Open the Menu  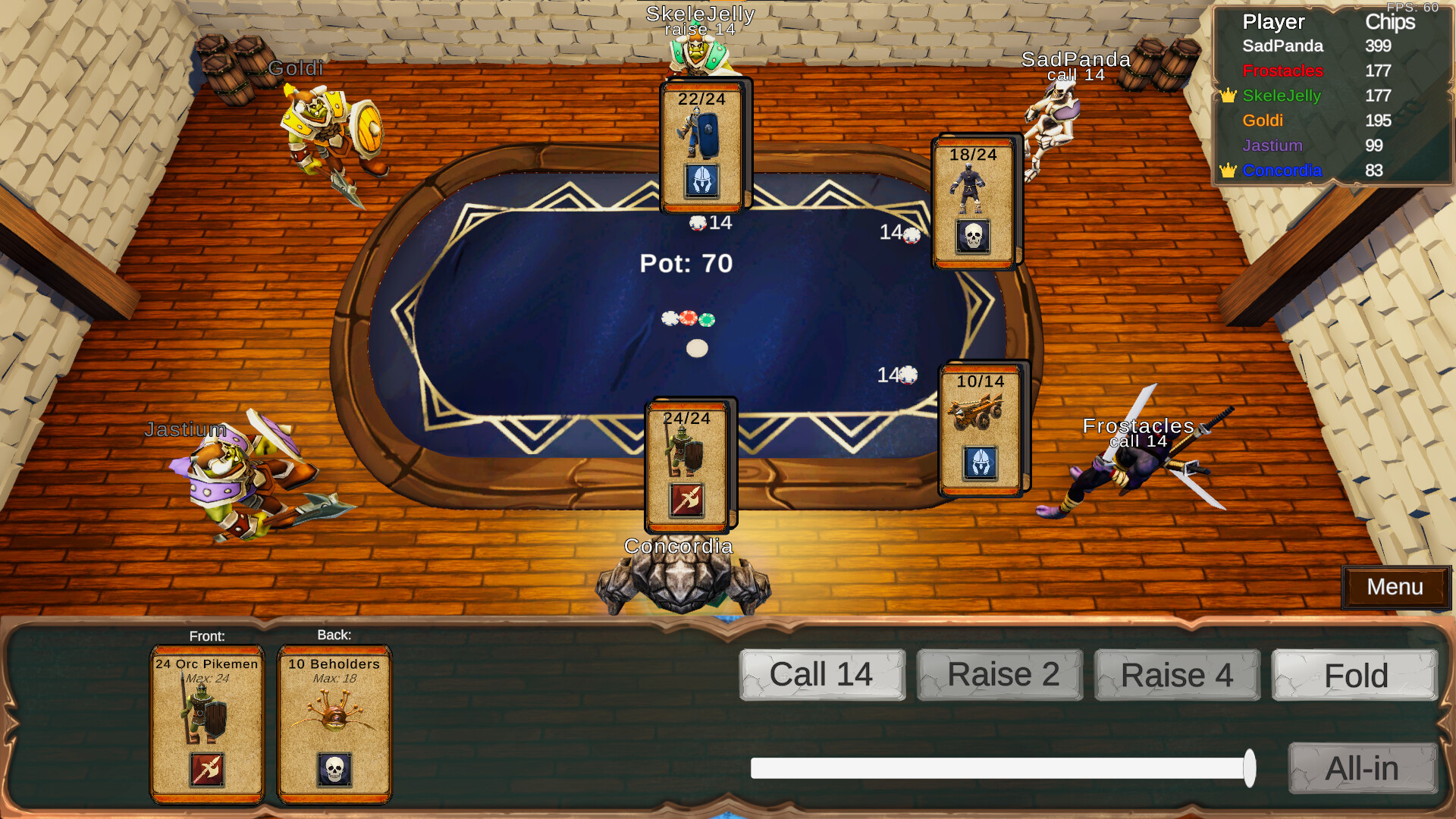click(x=1395, y=587)
